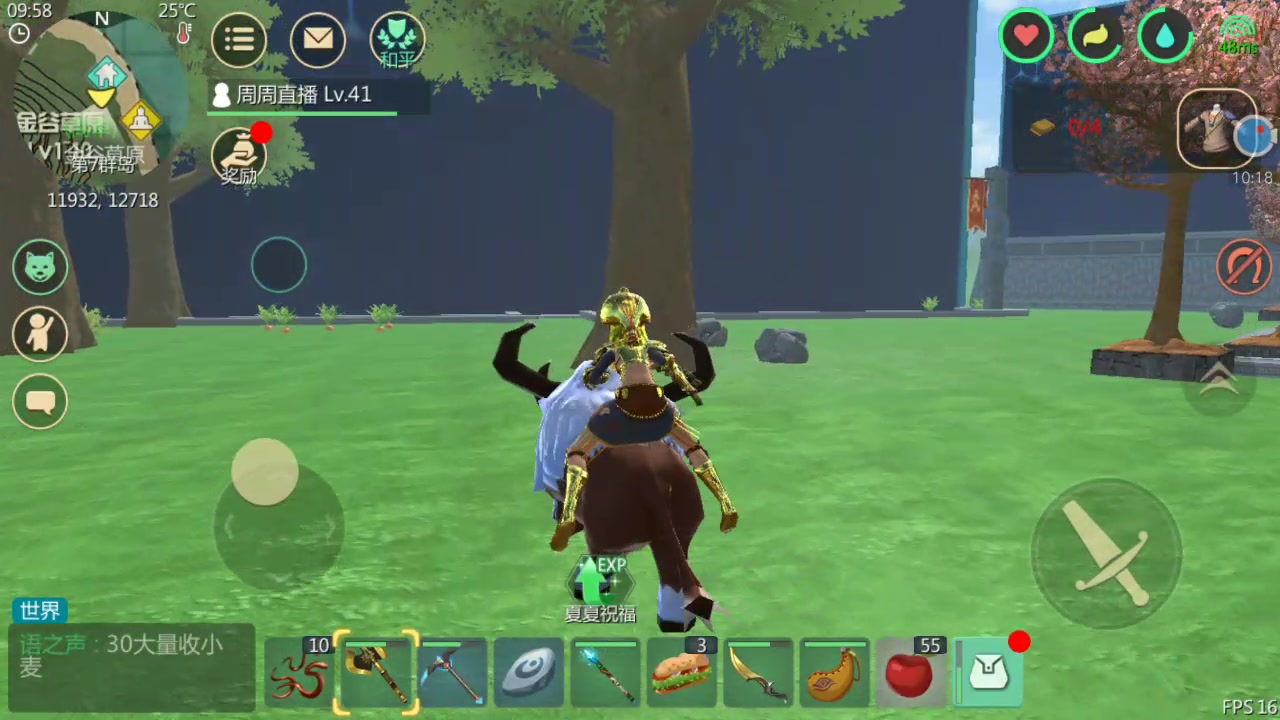
Task: Toggle the 和平 peace mode icon
Action: [397, 41]
